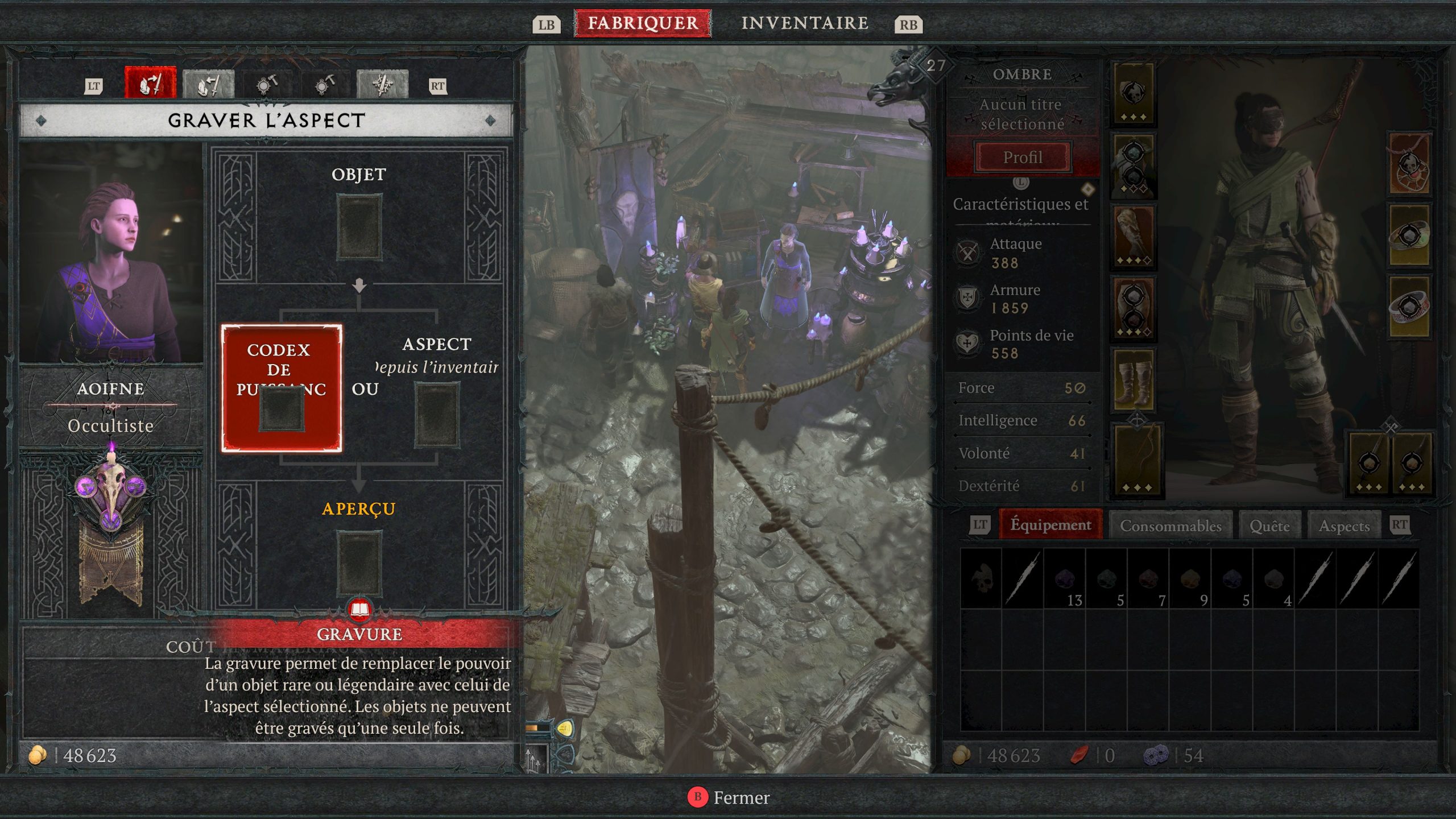Choose the Codex de Puissance option
Viewport: 1456px width, 819px height.
[x=282, y=388]
